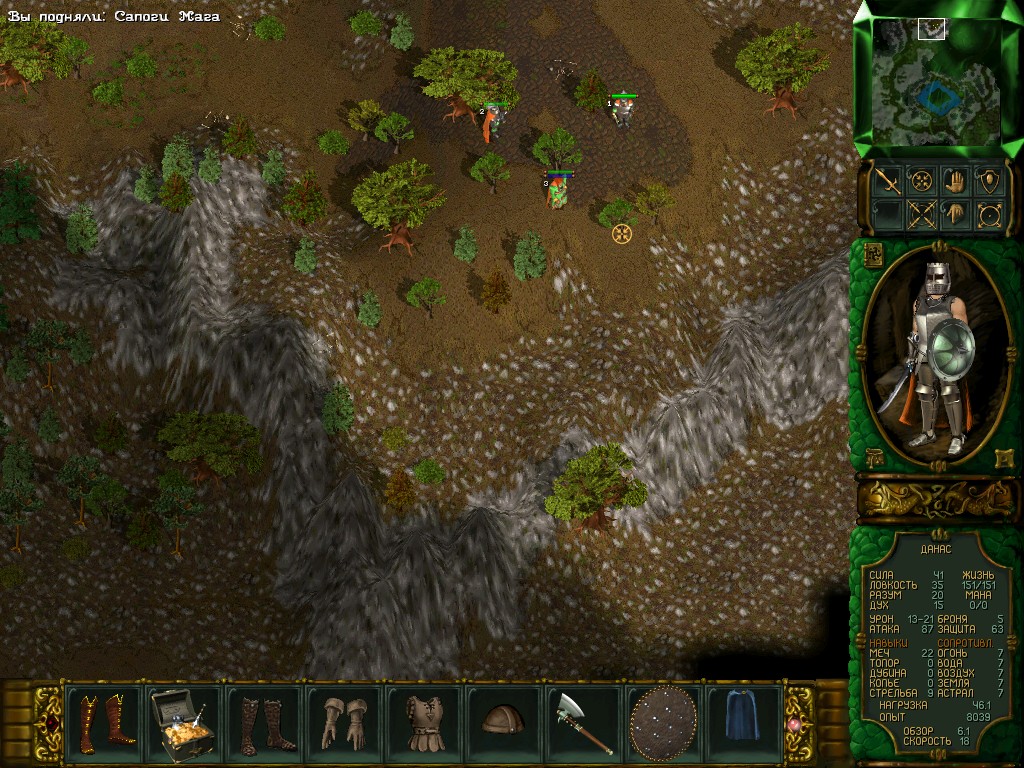The image size is (1024, 768).
Task: Open the treasure chest of gold slot
Action: 183,722
